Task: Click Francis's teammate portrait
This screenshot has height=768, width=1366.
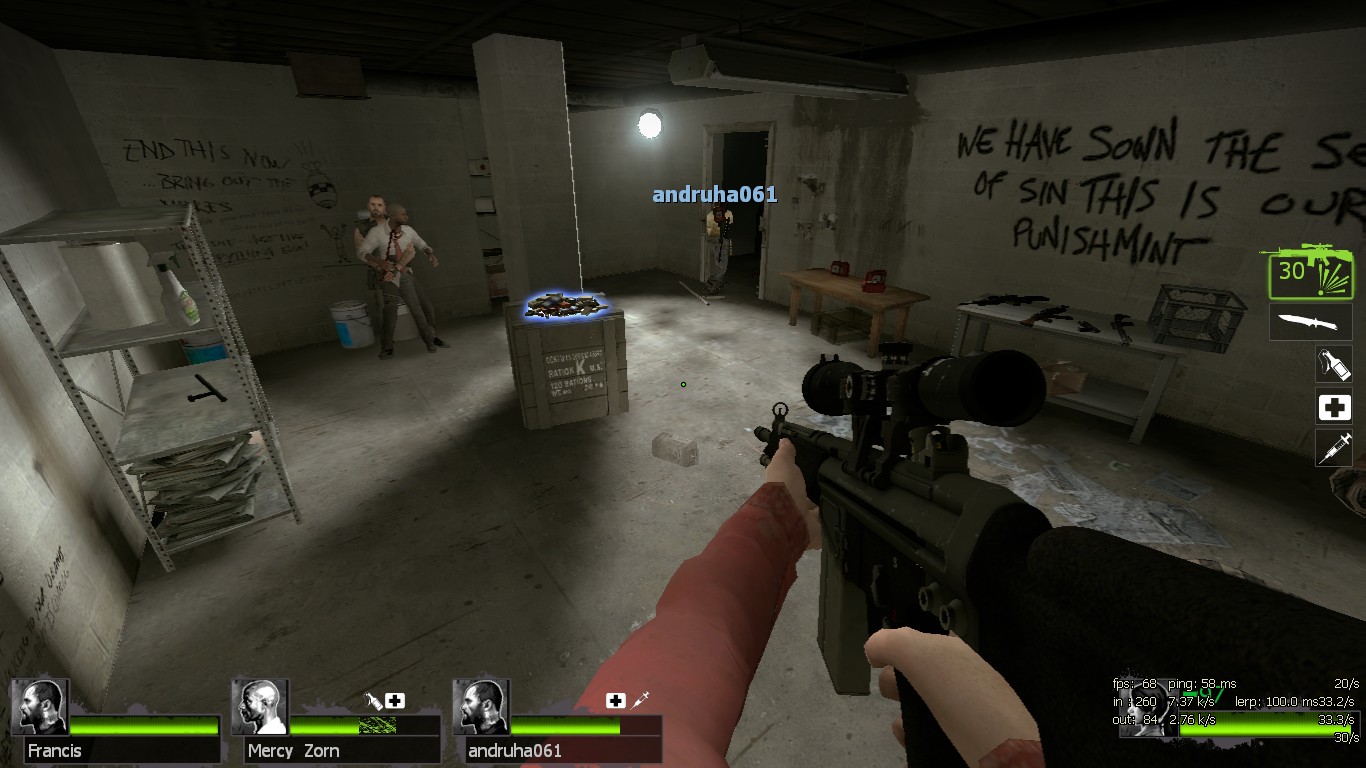Action: tap(40, 707)
